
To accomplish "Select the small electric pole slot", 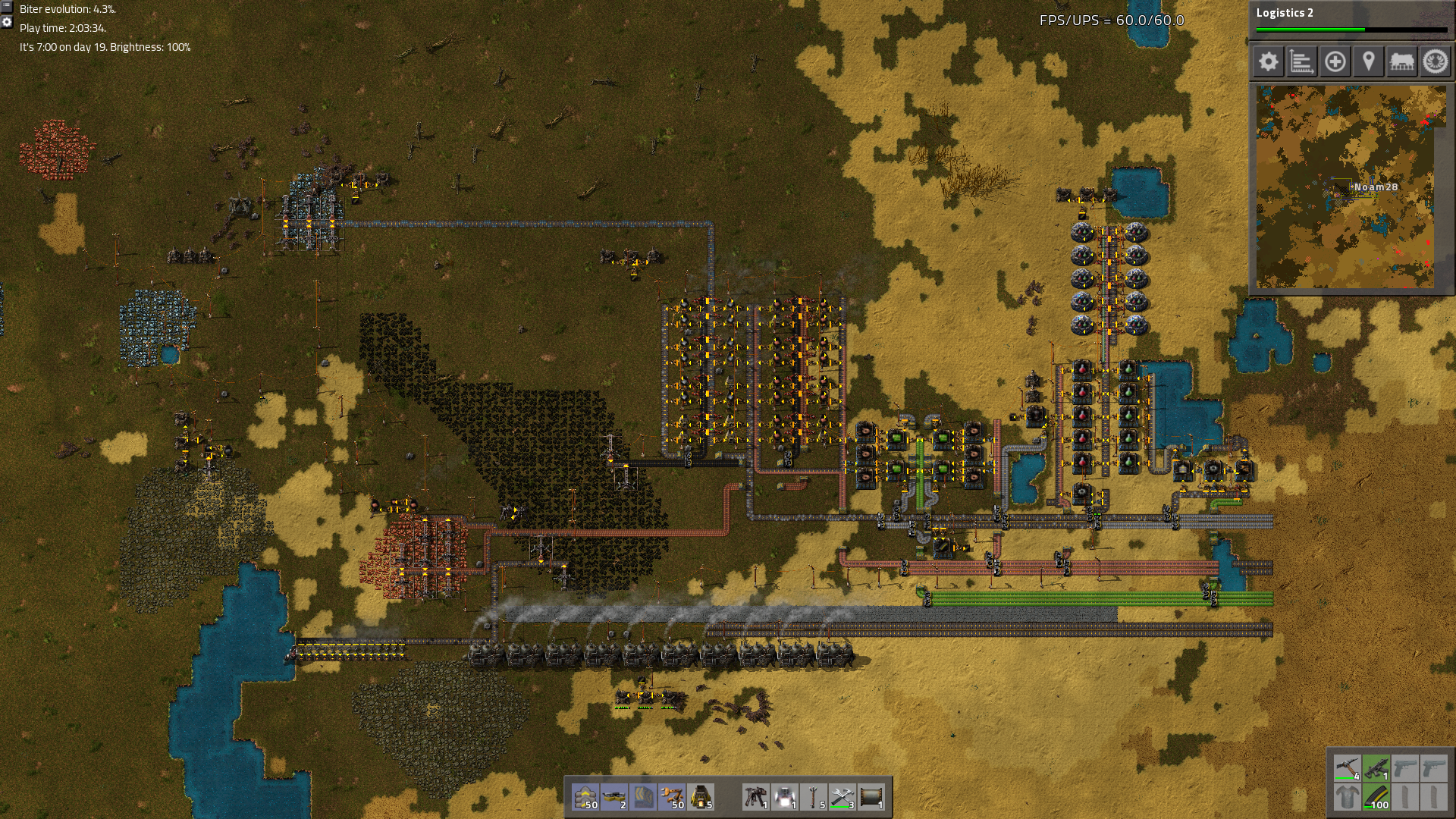I will pos(814,797).
